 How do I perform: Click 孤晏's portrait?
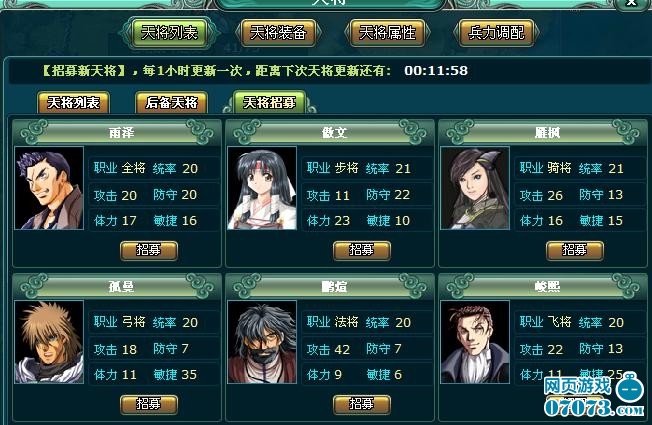[48, 342]
